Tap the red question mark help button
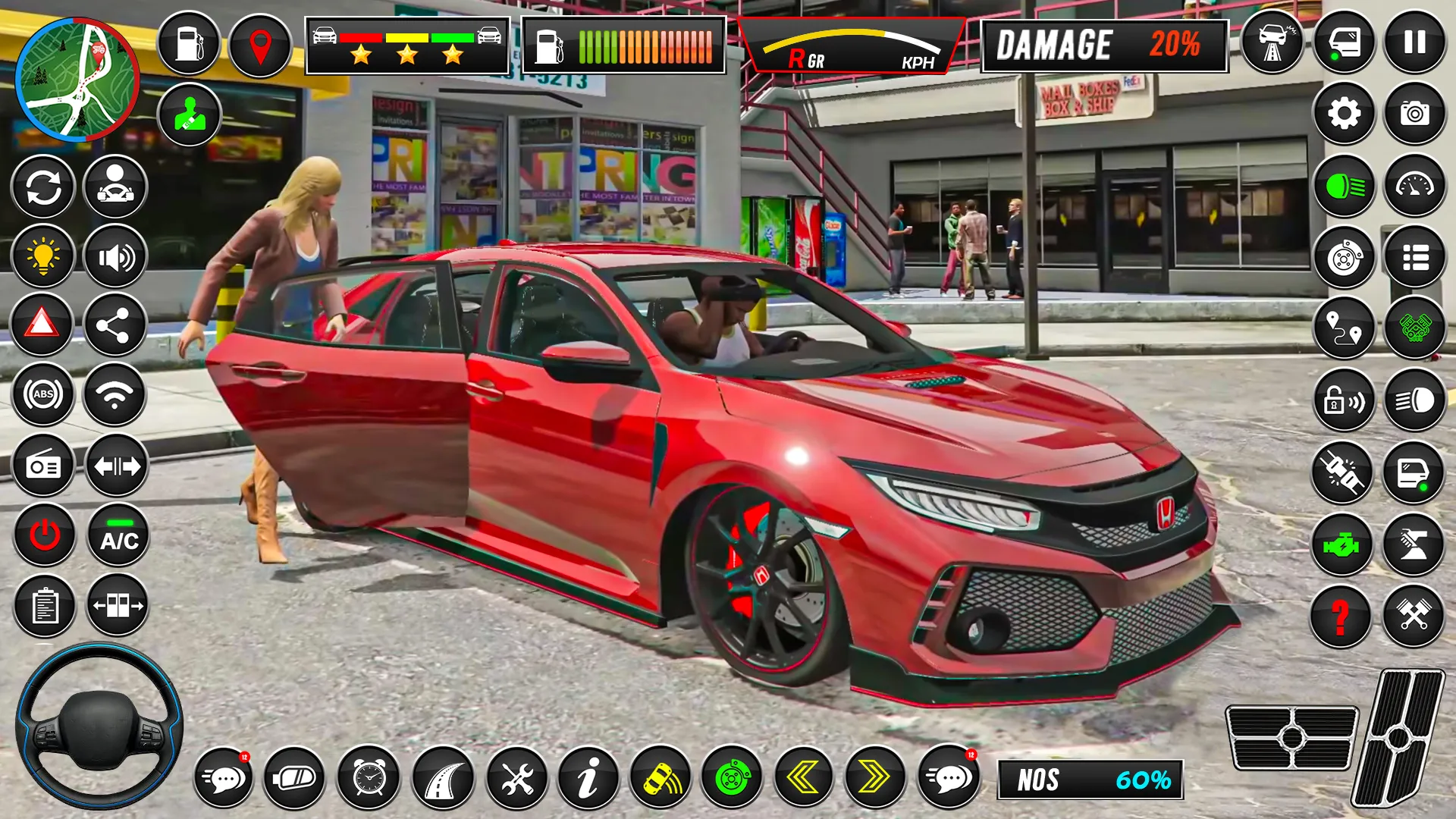The height and width of the screenshot is (819, 1456). pos(1341,616)
